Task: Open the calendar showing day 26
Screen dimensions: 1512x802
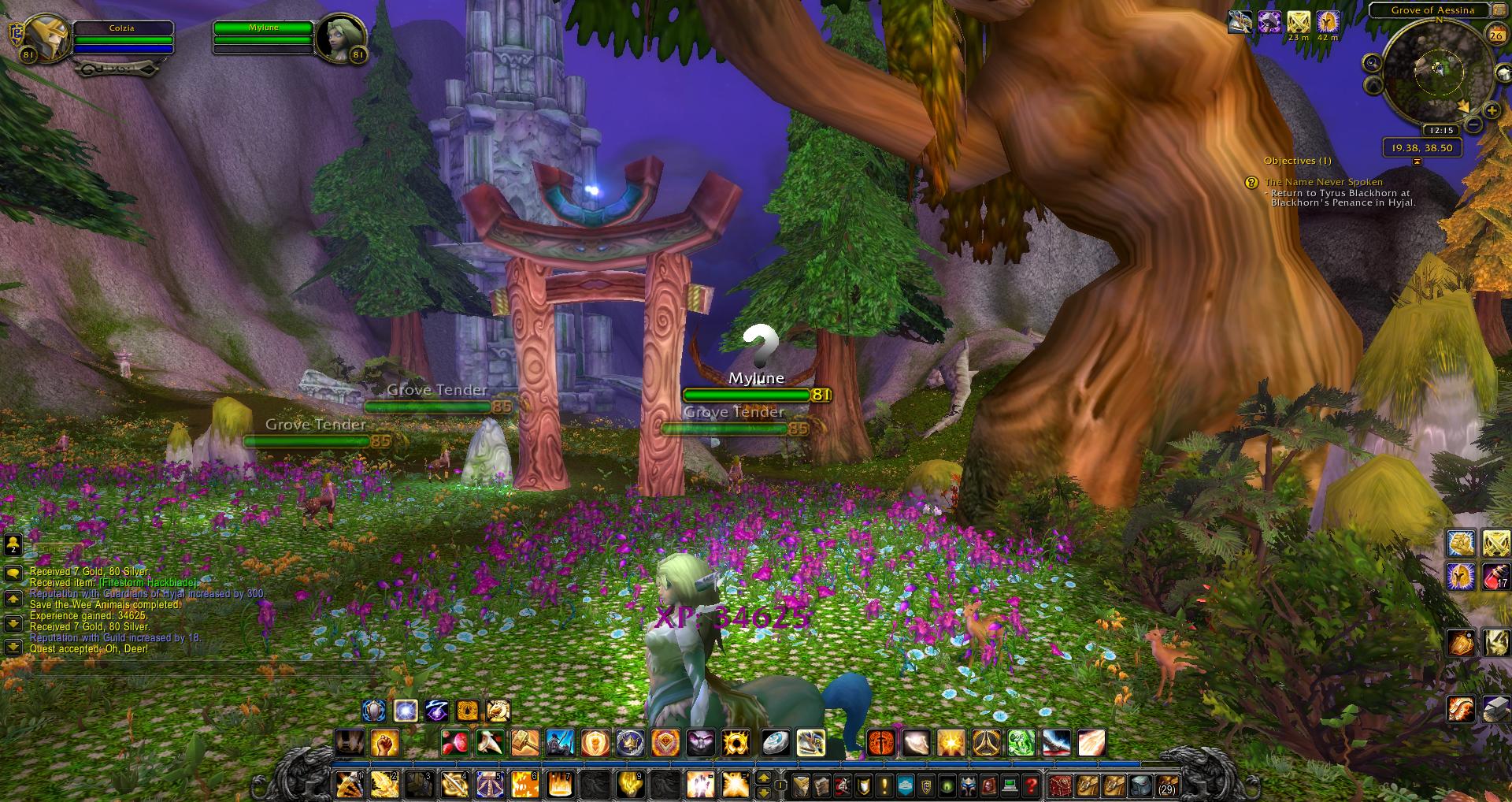Action: pyautogui.click(x=1495, y=35)
